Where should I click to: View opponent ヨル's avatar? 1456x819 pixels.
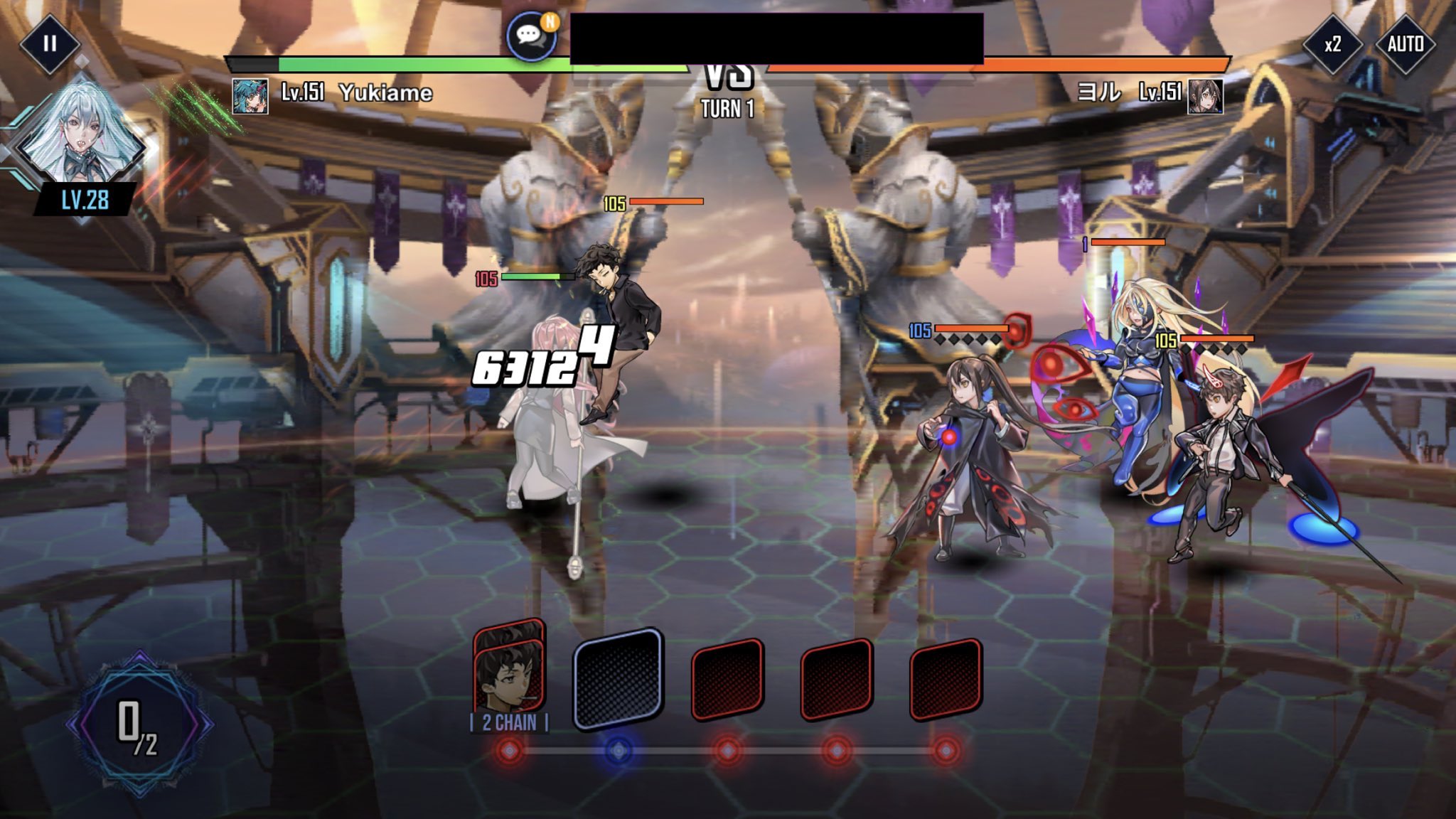click(1205, 96)
